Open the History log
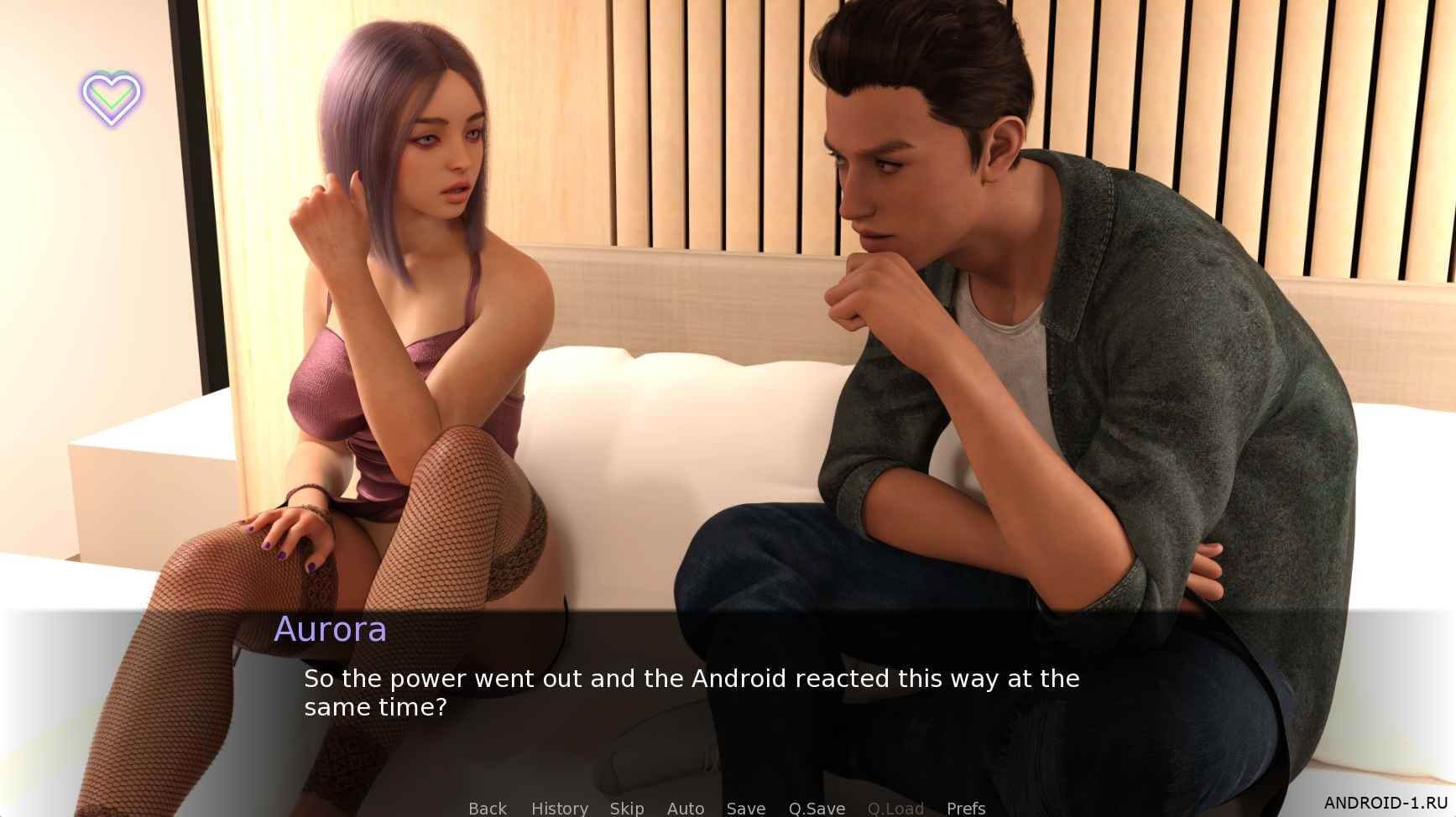This screenshot has width=1456, height=817. point(559,808)
